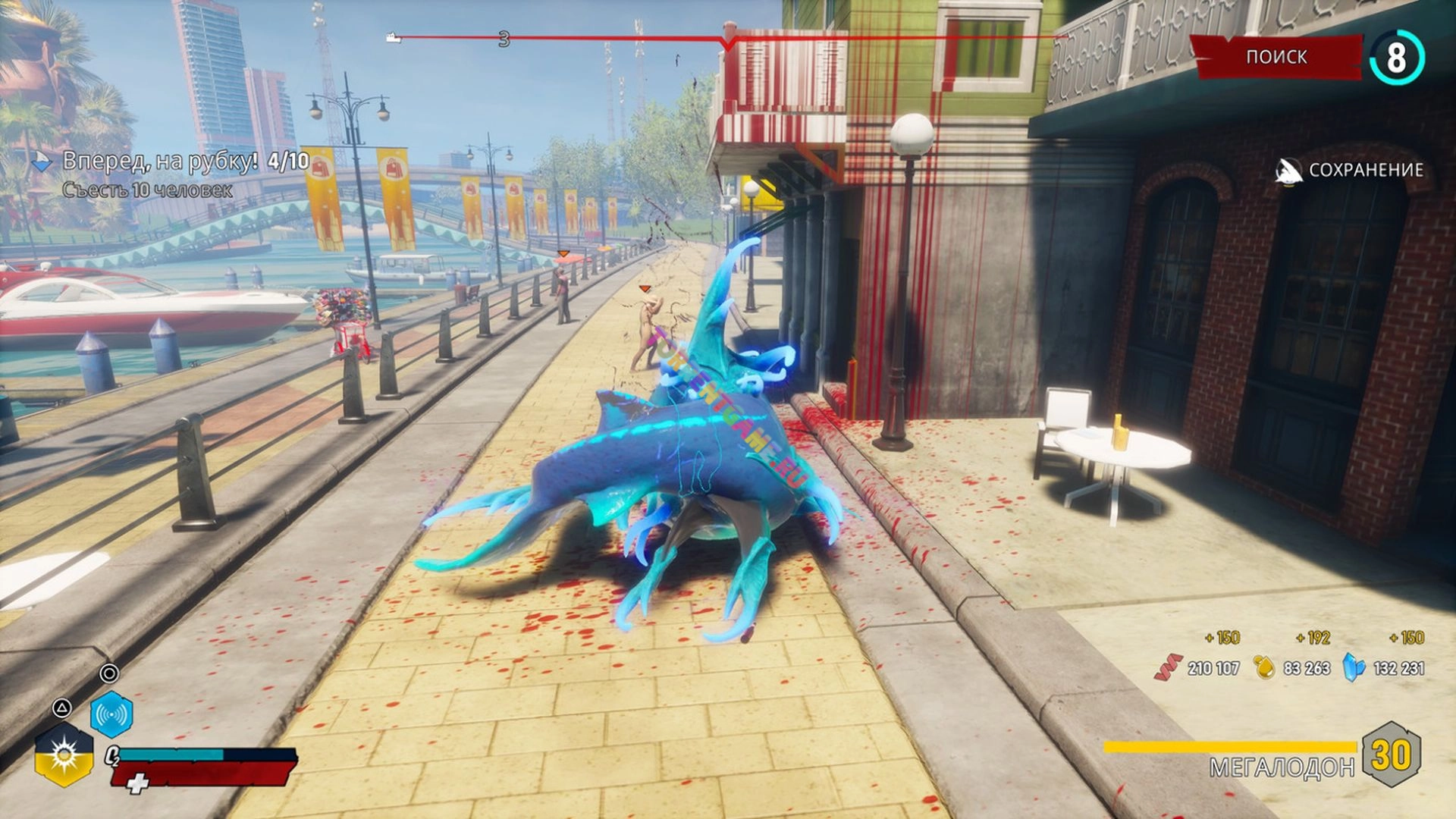Click the level 30 hexagon badge

1391,755
